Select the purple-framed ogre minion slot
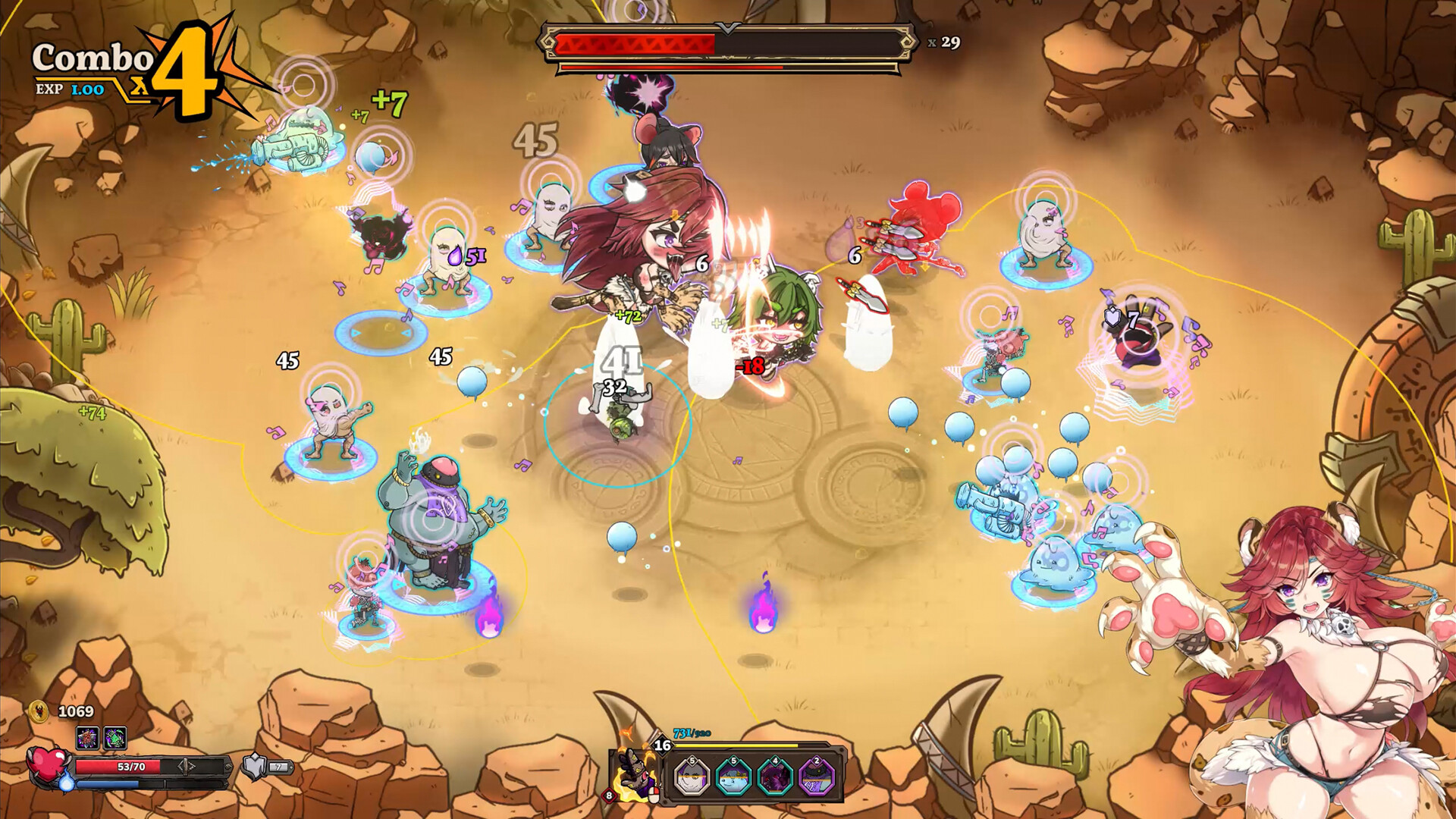This screenshot has height=819, width=1456. click(817, 778)
